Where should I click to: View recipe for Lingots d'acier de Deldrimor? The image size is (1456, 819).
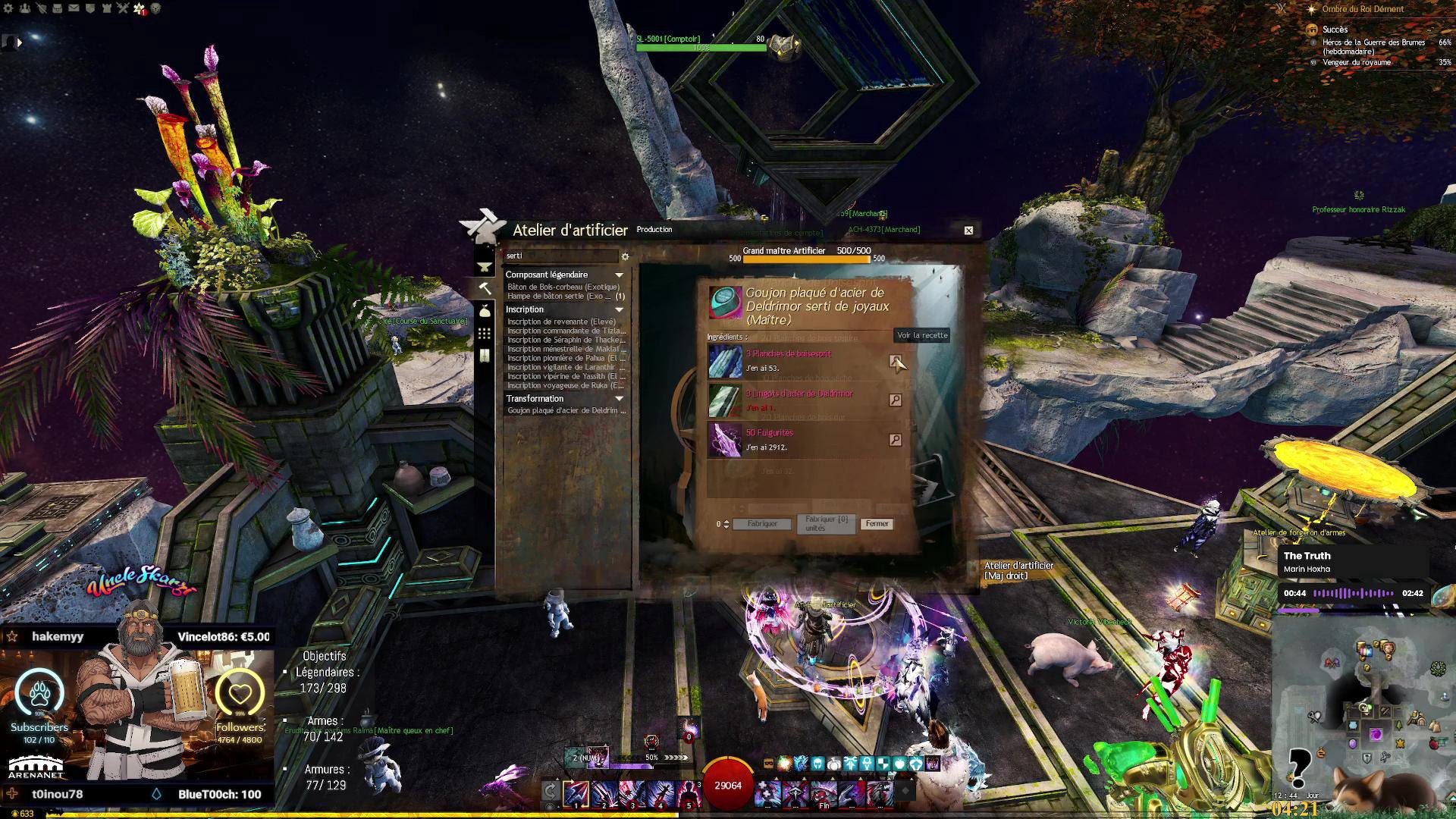(x=895, y=400)
